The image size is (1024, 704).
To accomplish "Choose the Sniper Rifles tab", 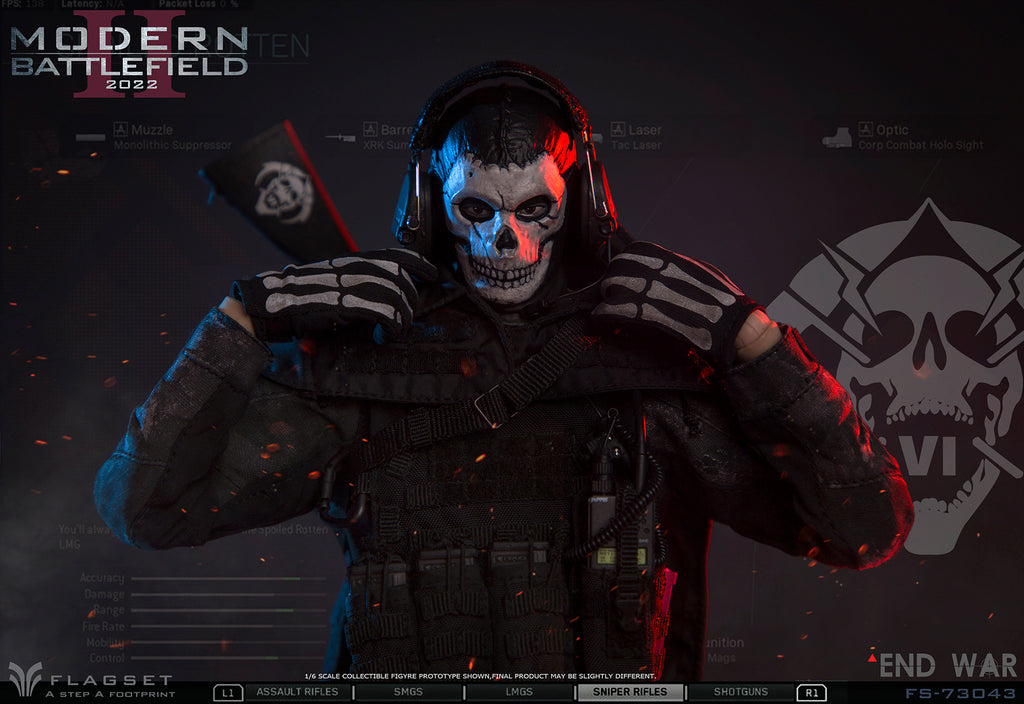I will tap(629, 692).
